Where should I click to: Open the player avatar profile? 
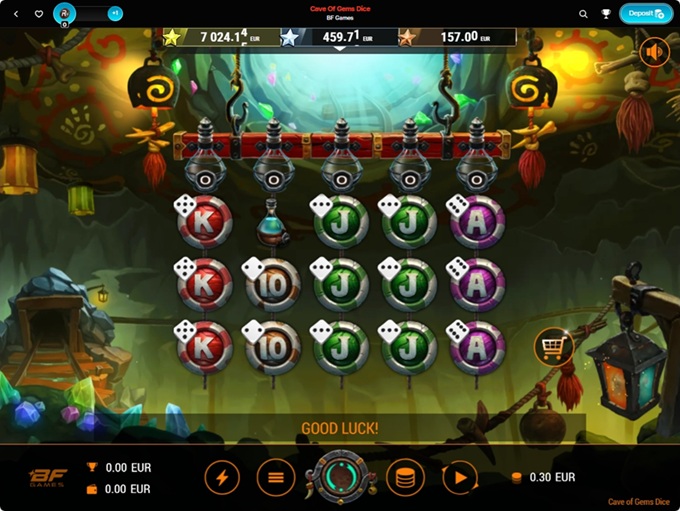coord(65,13)
